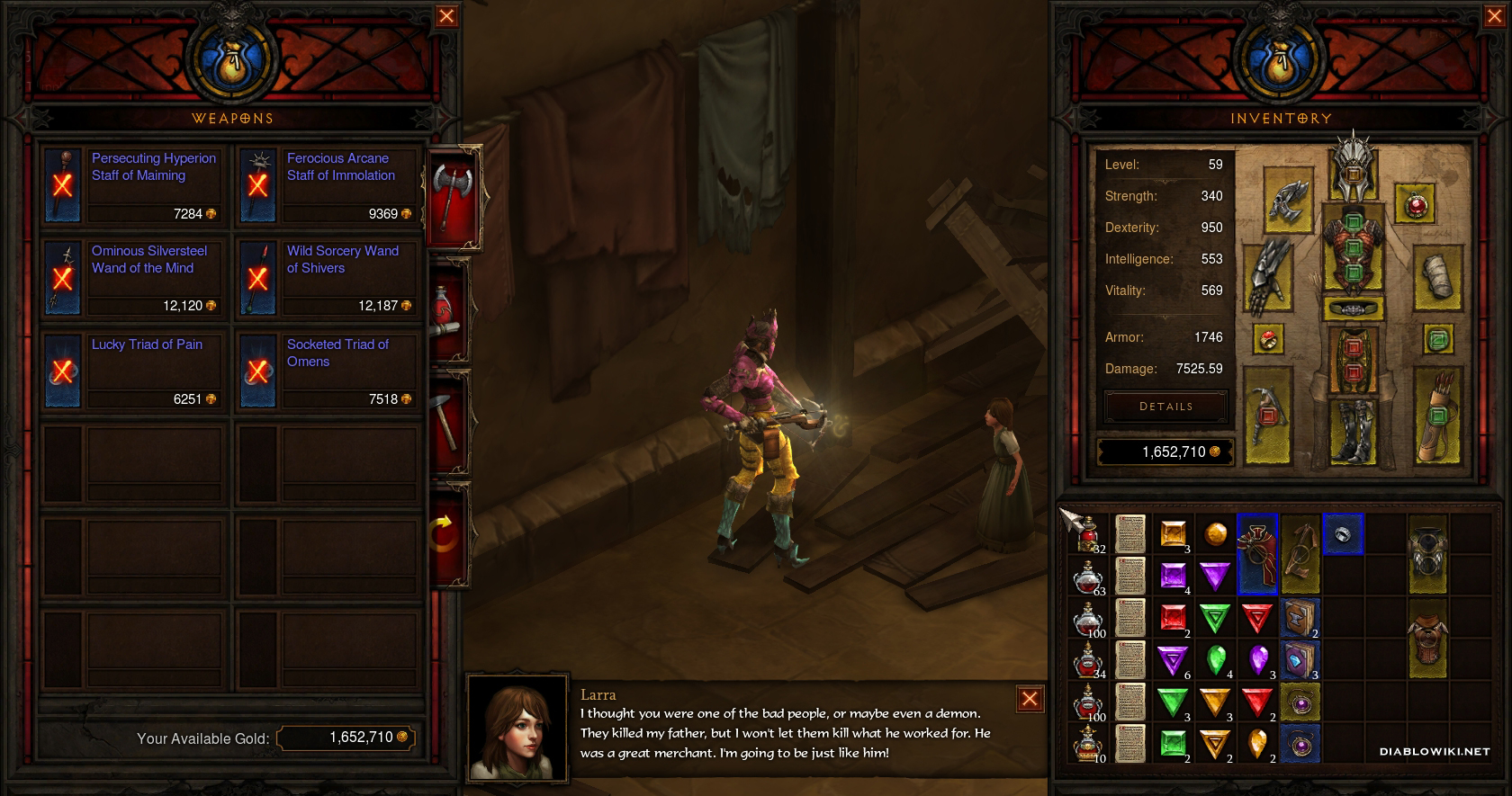Open the buyback arrow tab
Viewport: 1512px width, 796px height.
pyautogui.click(x=447, y=533)
